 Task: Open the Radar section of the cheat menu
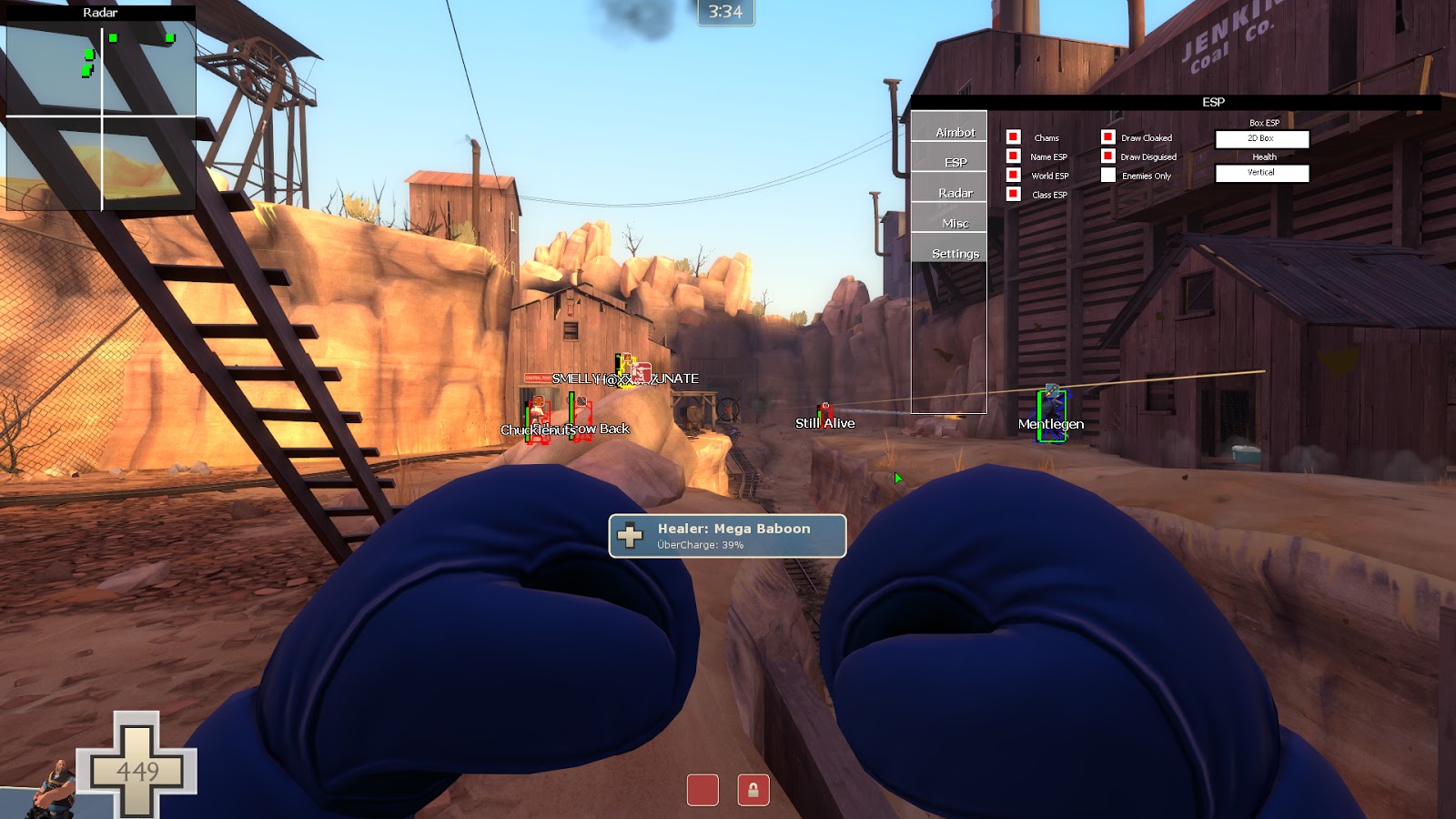tap(955, 193)
